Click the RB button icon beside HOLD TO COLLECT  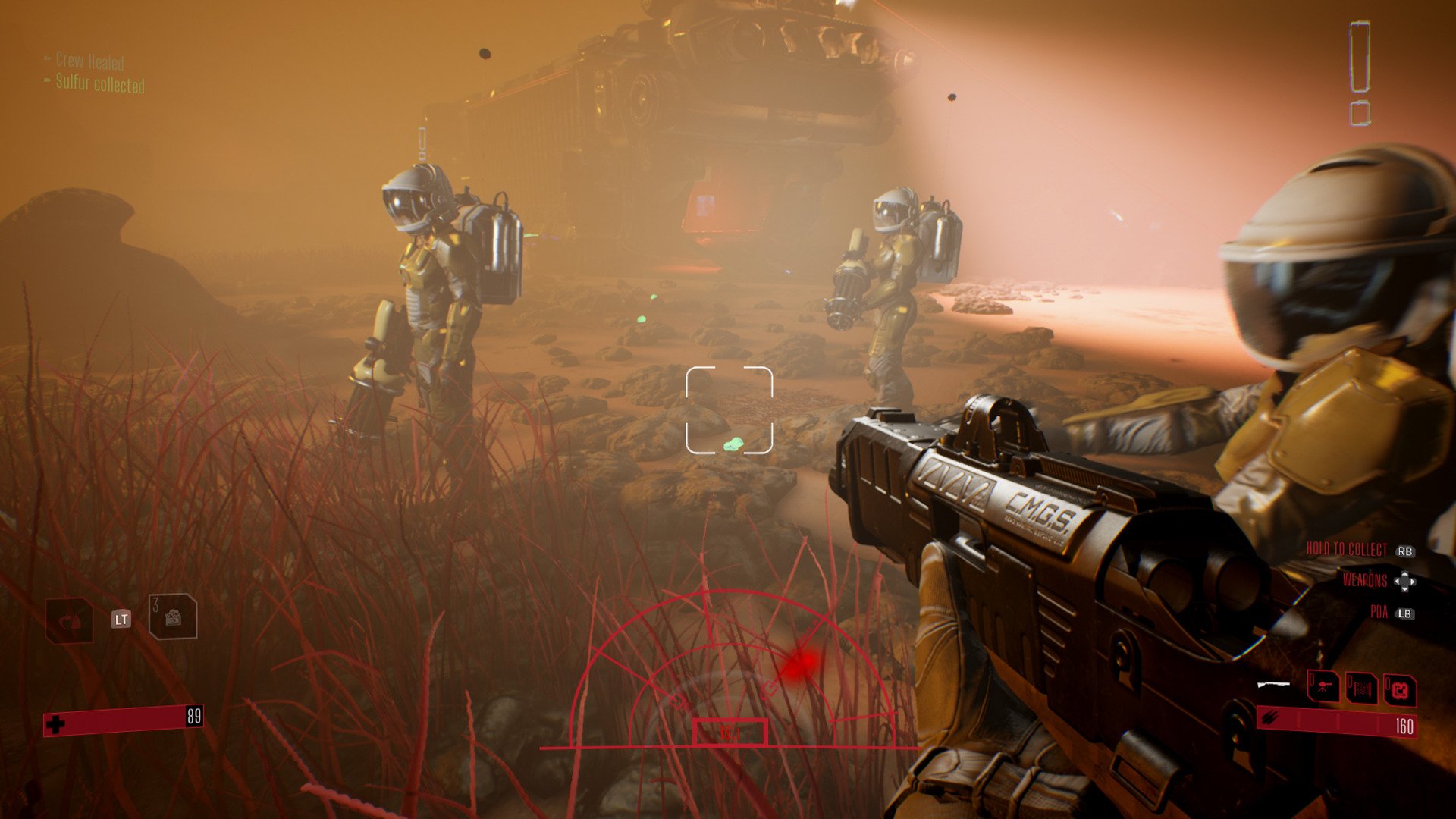pyautogui.click(x=1405, y=551)
